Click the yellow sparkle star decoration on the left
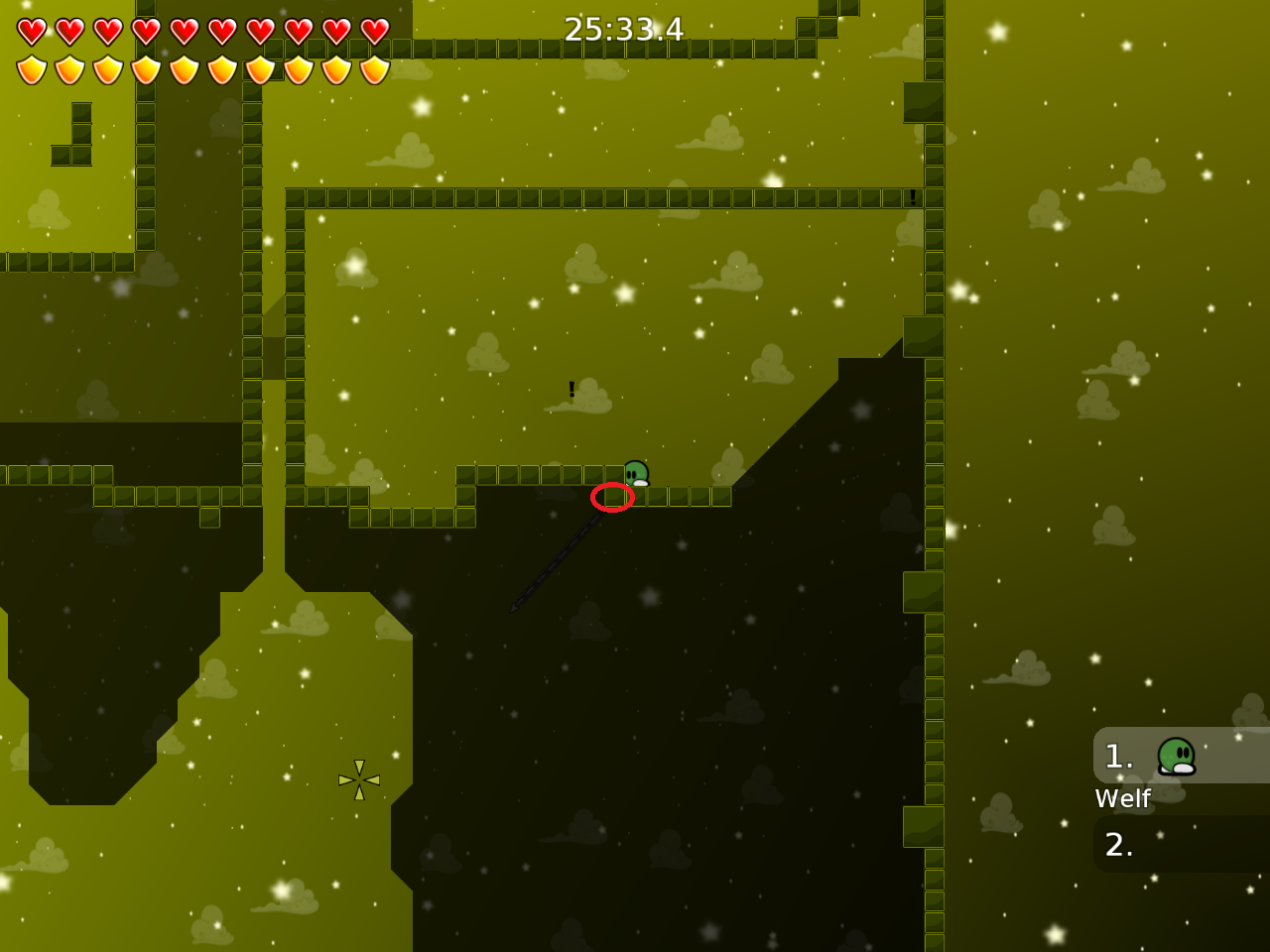This screenshot has width=1270, height=952. pos(359,780)
